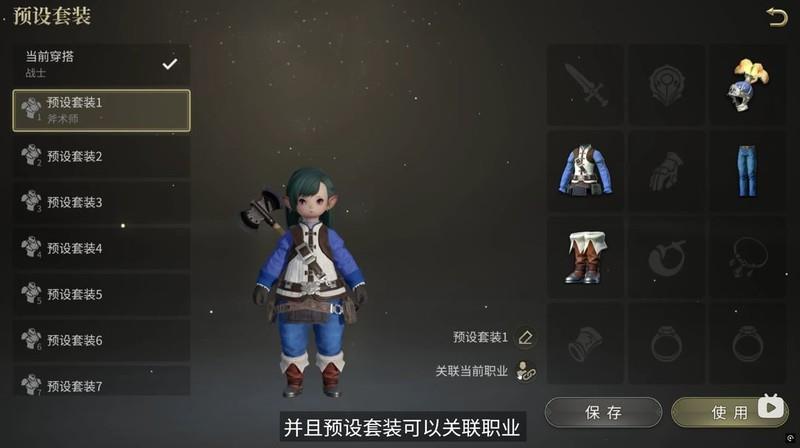
Task: Choose the 预设套装7 entry
Action: [x=101, y=383]
